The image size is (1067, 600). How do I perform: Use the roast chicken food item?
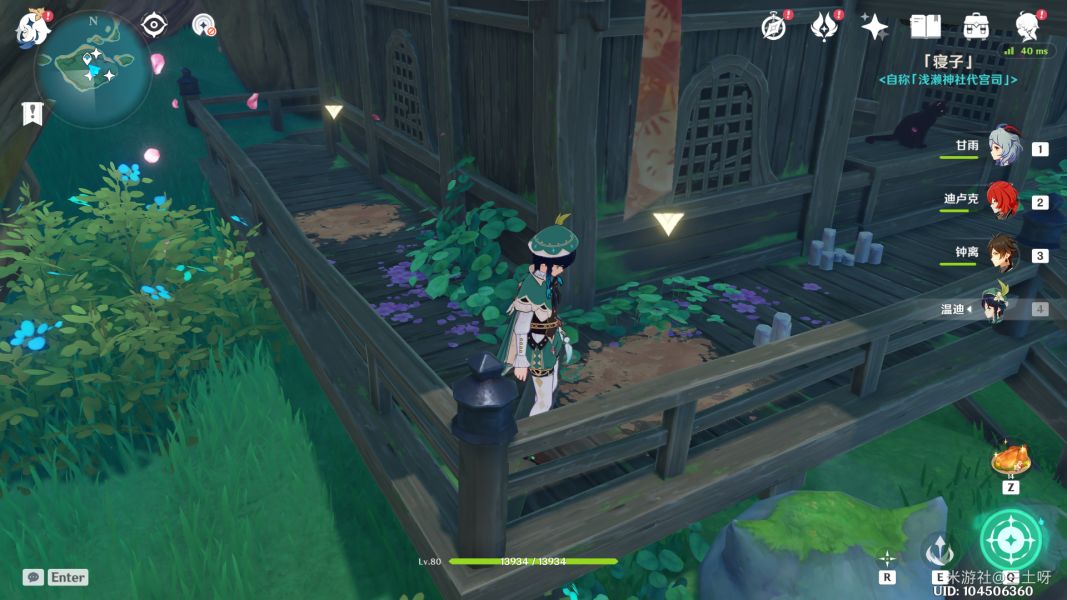click(x=1010, y=461)
